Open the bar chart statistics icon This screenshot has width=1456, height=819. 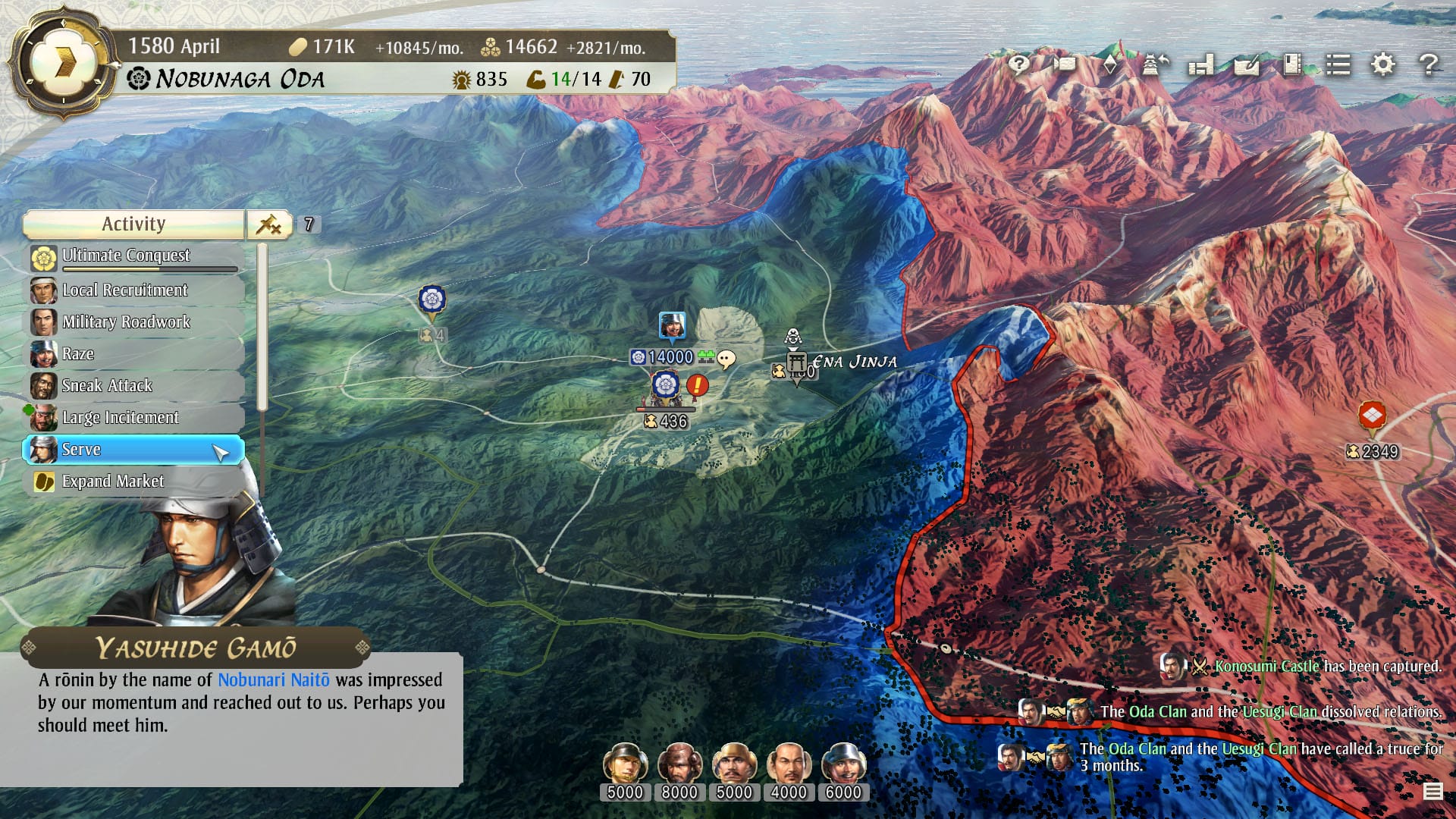point(1201,64)
